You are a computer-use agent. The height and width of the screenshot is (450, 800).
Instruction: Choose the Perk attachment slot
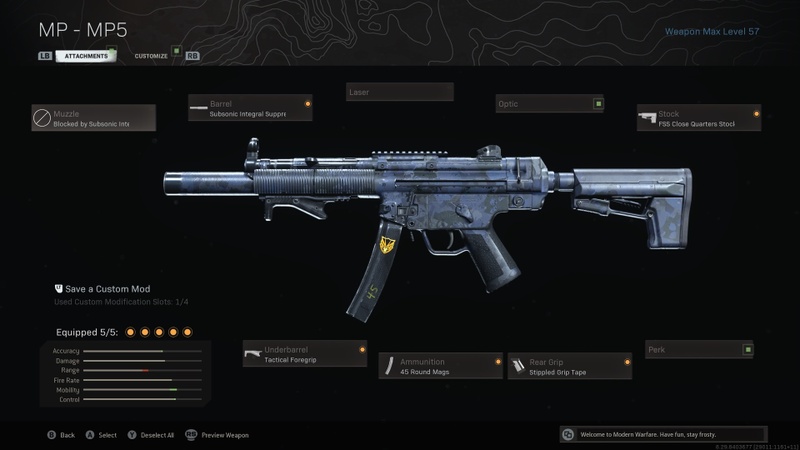coord(698,350)
